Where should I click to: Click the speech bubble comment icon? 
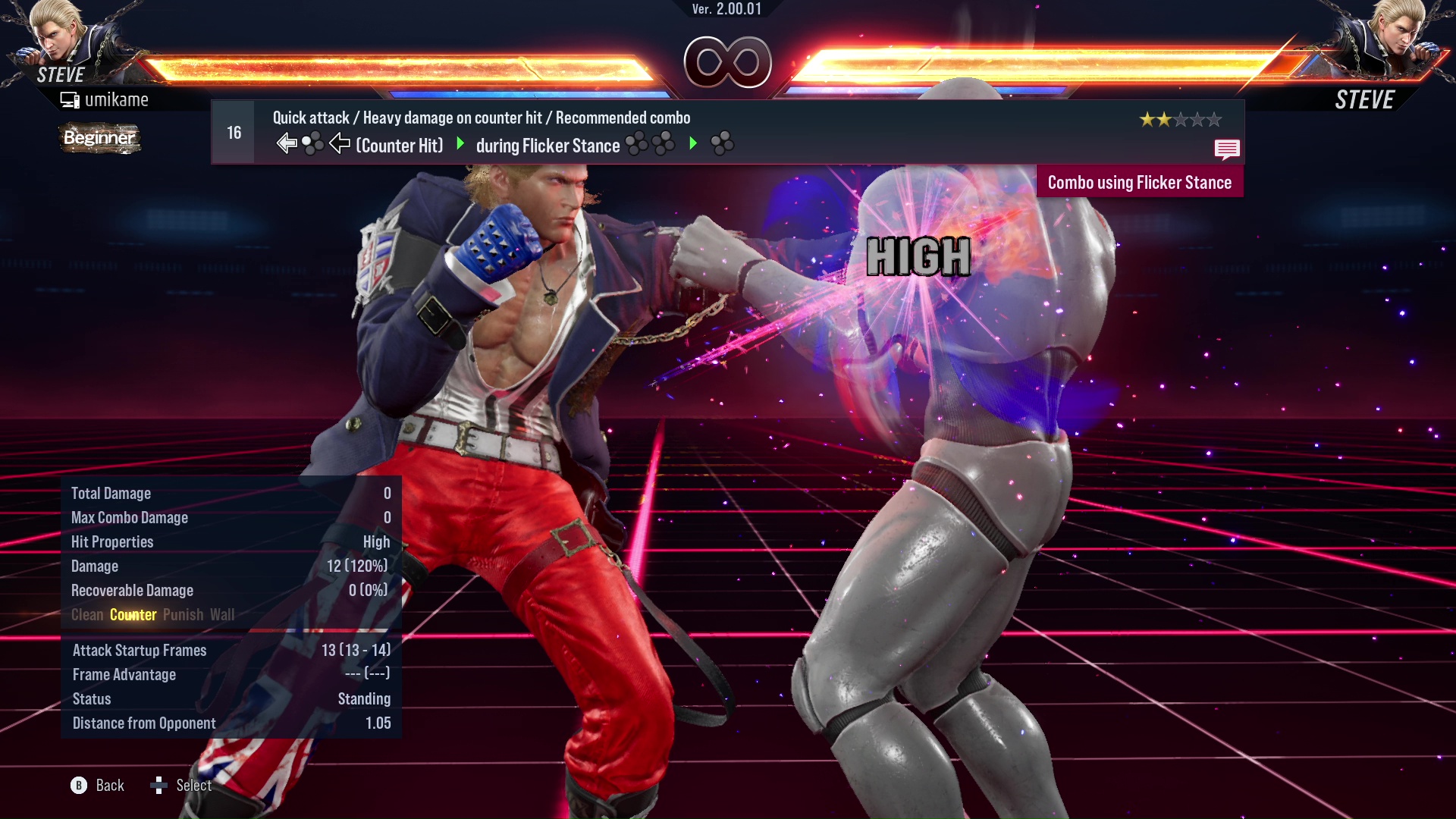pyautogui.click(x=1227, y=149)
